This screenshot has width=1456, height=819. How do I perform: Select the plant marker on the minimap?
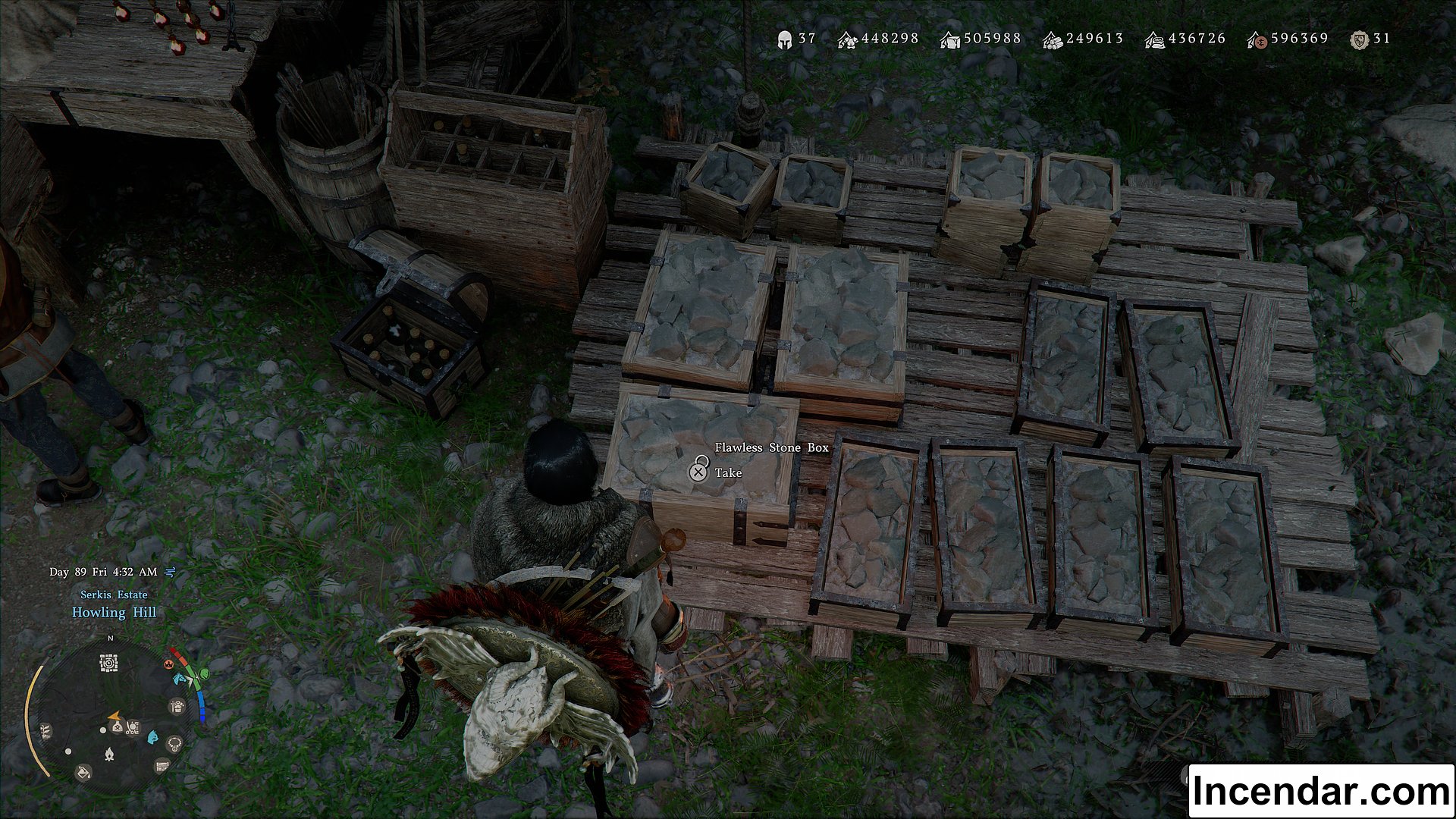(x=45, y=731)
